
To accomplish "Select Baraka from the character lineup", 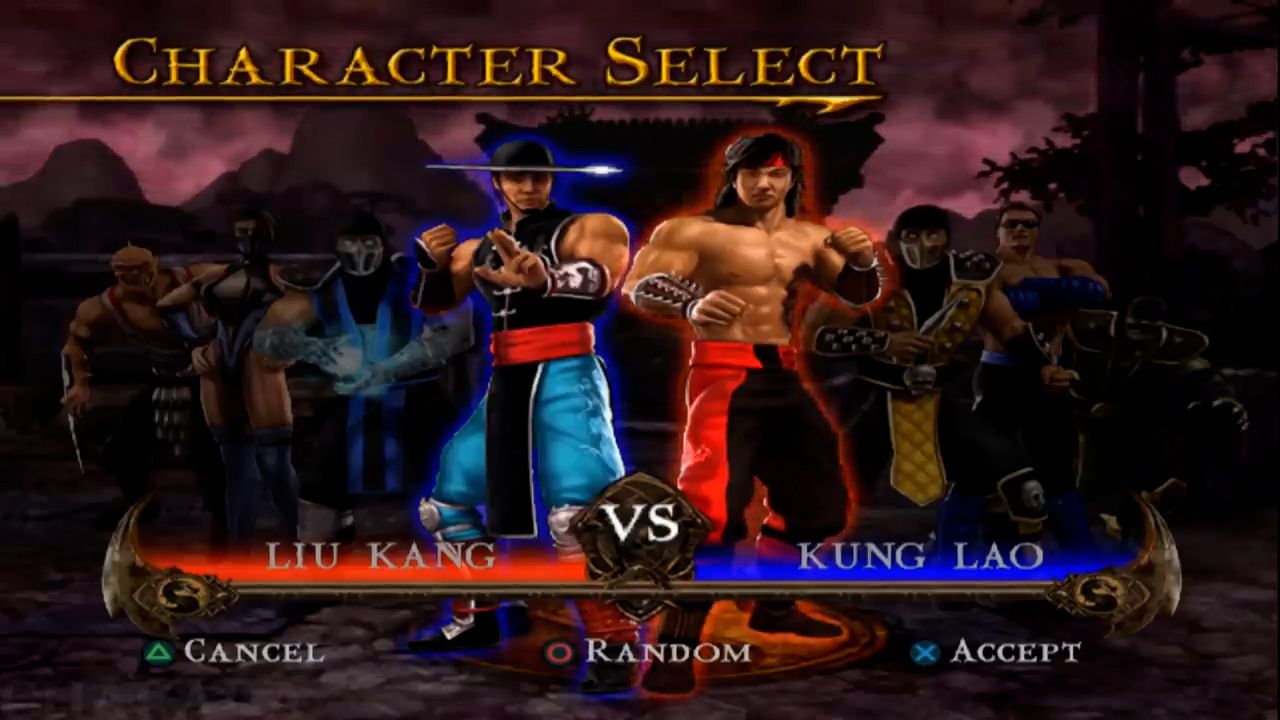I will coord(125,340).
